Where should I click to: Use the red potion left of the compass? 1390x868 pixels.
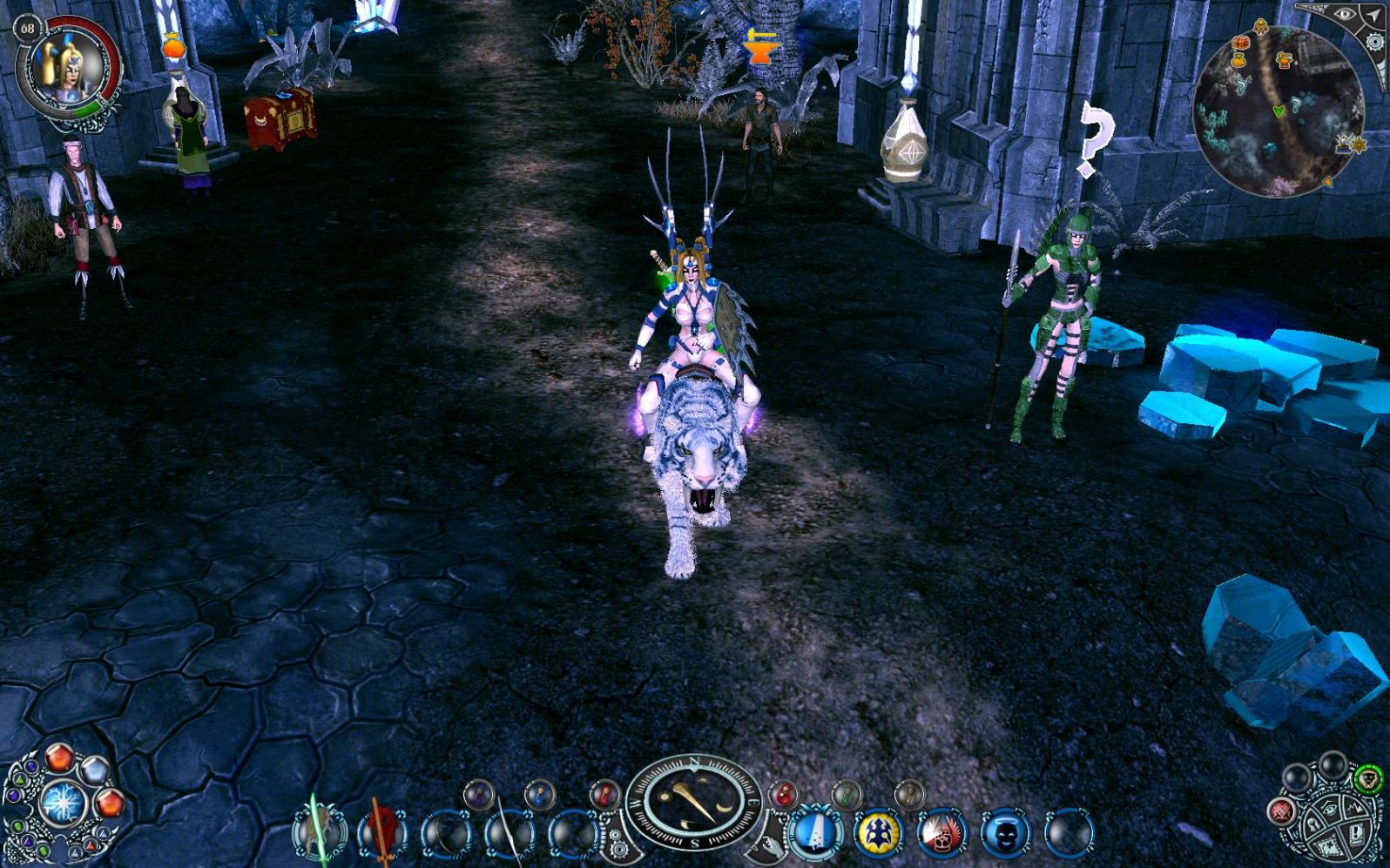604,794
